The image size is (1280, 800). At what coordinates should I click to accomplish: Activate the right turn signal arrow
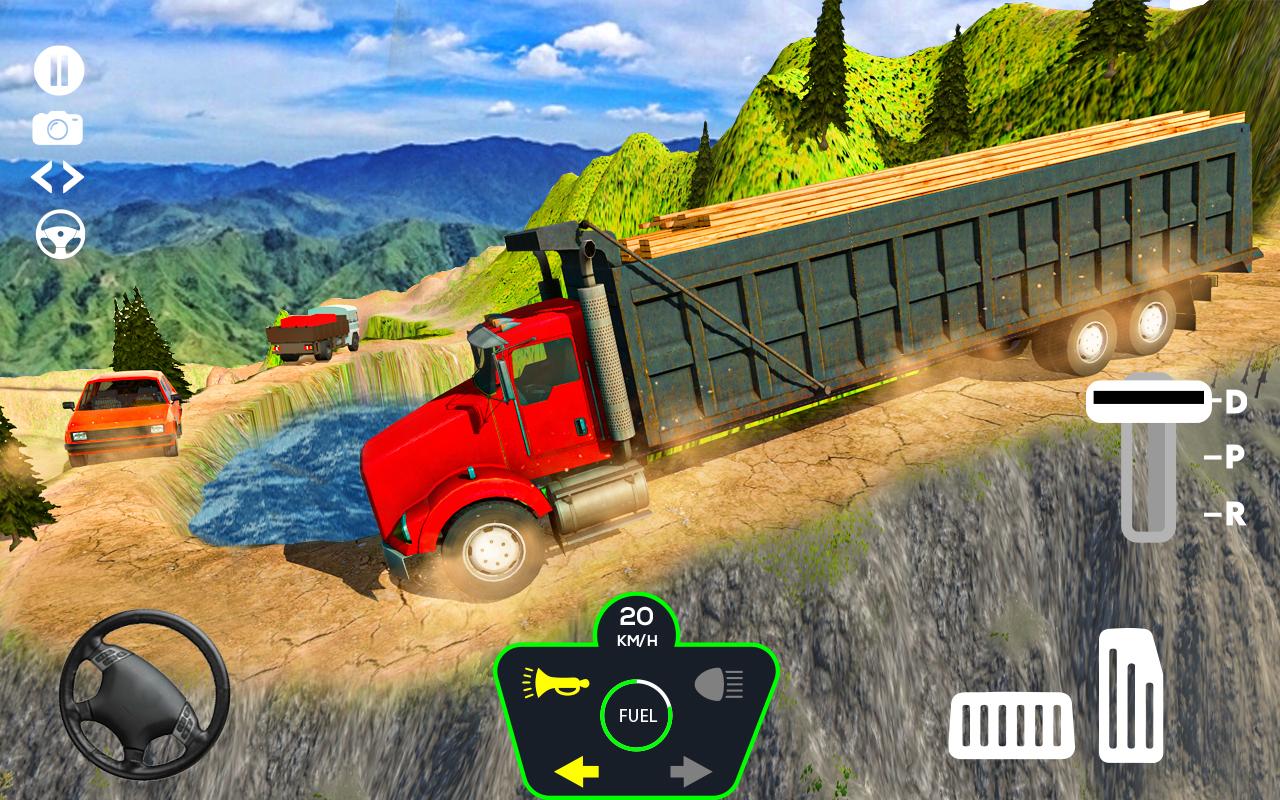(x=690, y=771)
